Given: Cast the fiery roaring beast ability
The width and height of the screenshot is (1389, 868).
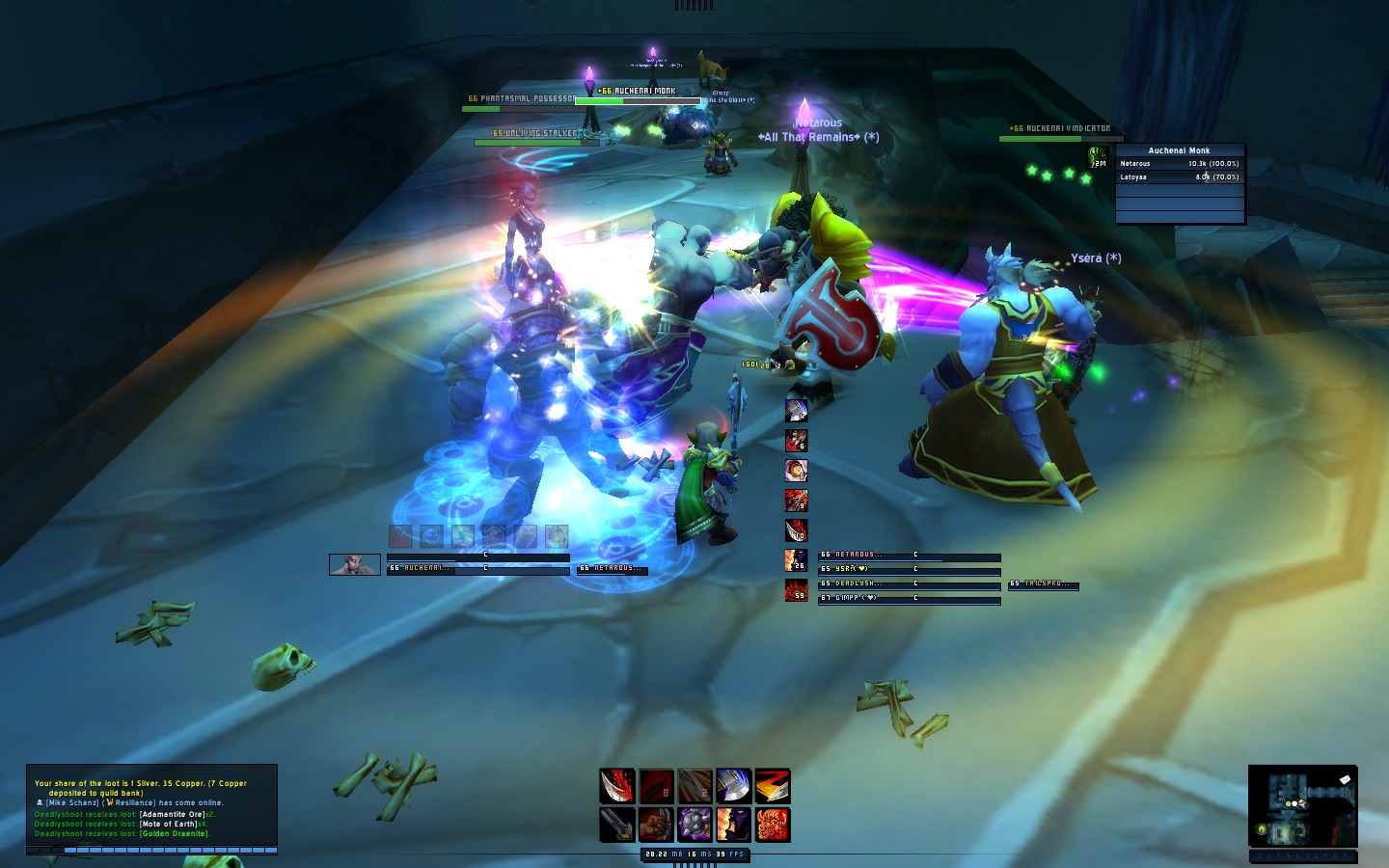Looking at the screenshot, I should (772, 825).
